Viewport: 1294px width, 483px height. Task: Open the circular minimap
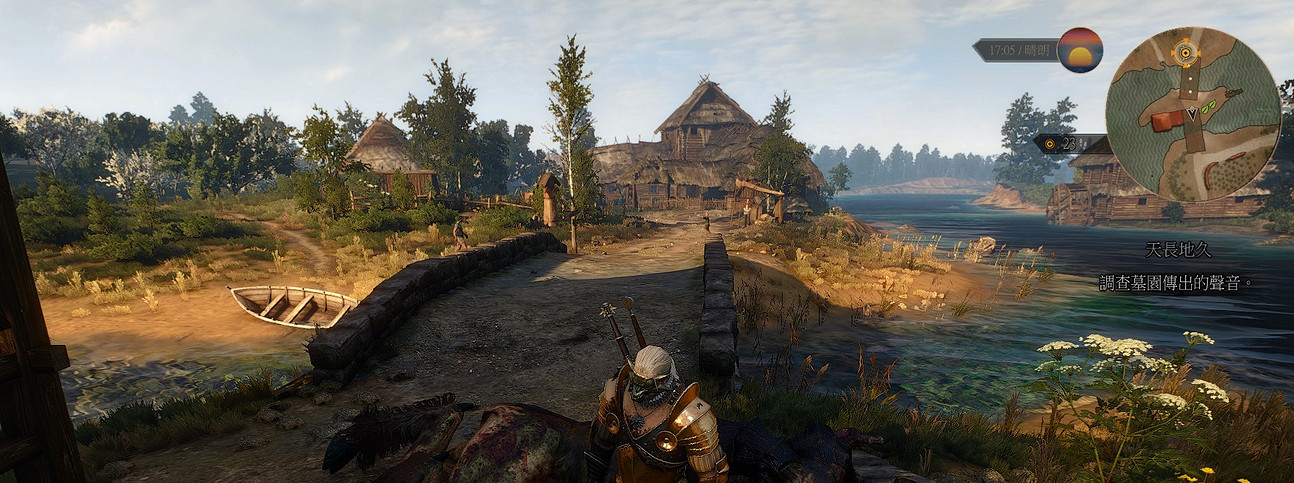1192,113
